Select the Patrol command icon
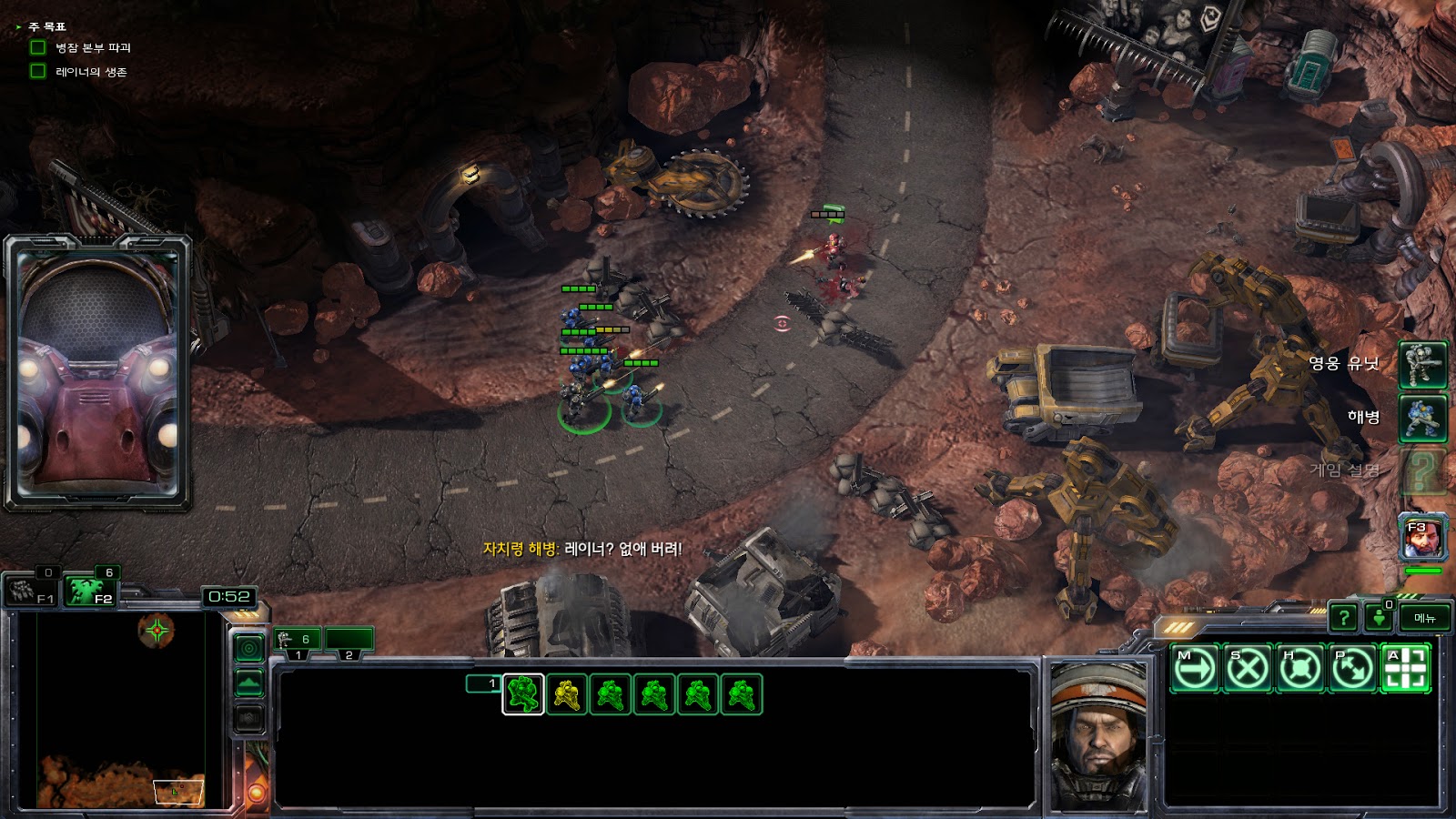Image resolution: width=1456 pixels, height=819 pixels. tap(1352, 669)
